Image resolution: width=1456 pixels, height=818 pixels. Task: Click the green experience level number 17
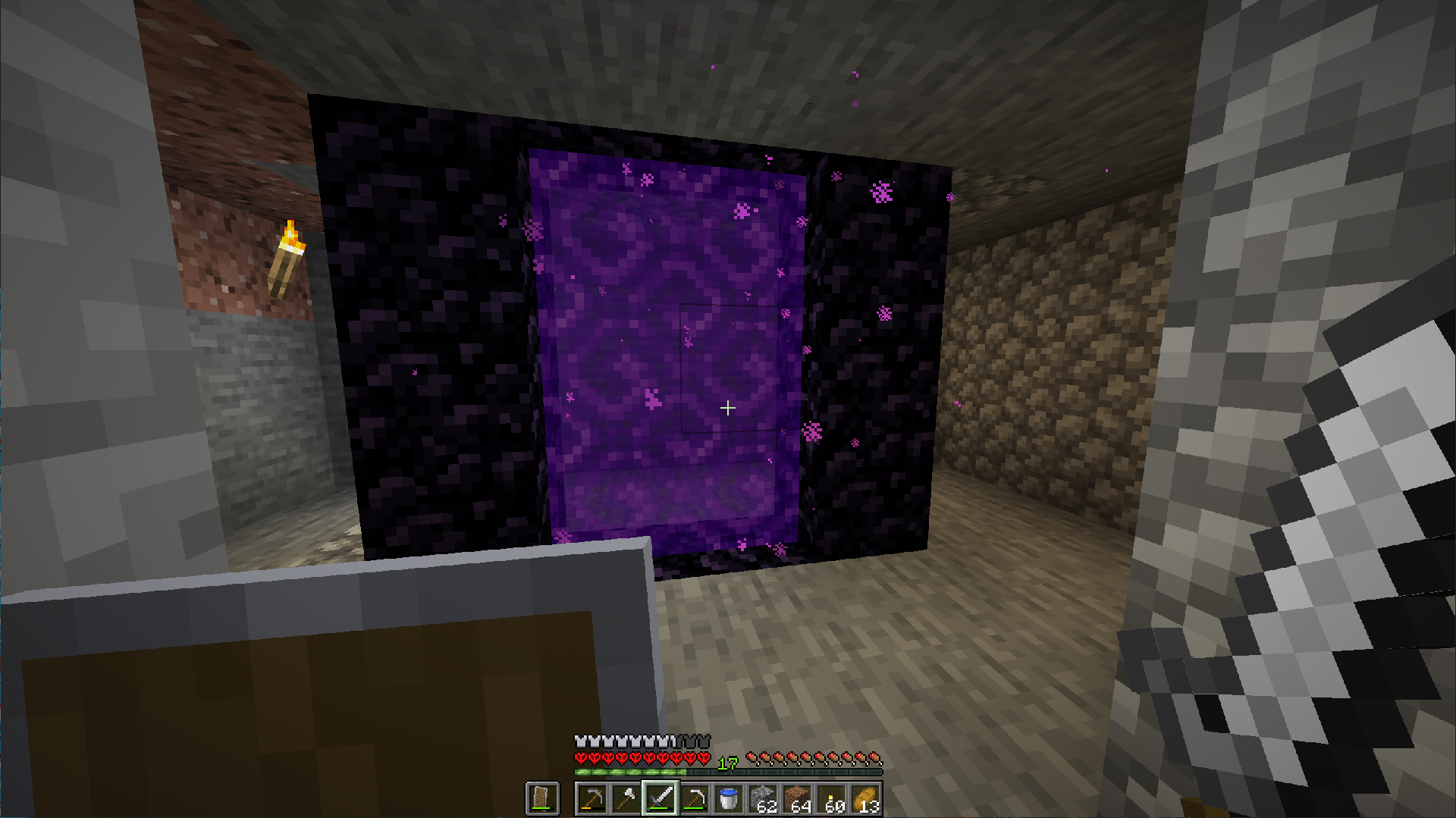click(728, 763)
